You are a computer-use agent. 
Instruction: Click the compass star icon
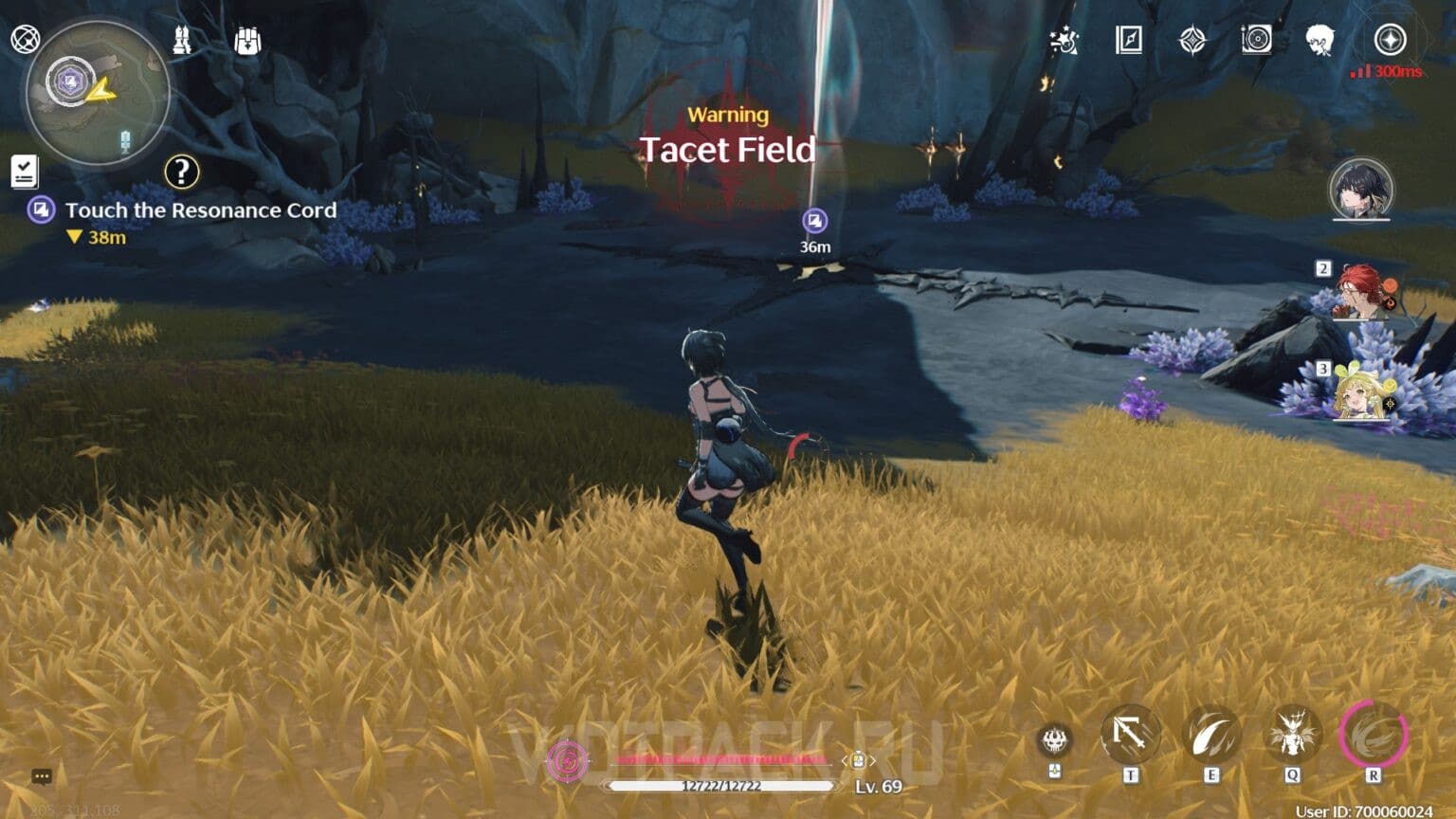1390,41
